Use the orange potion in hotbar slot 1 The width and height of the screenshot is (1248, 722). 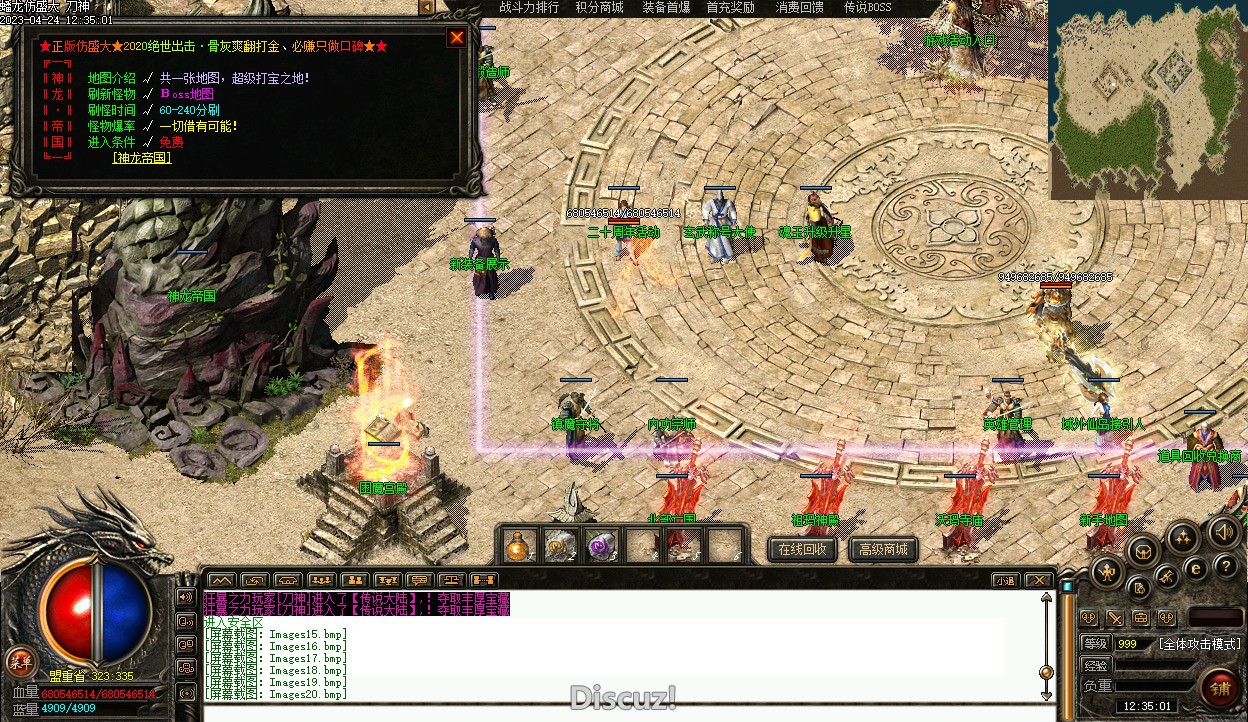518,546
